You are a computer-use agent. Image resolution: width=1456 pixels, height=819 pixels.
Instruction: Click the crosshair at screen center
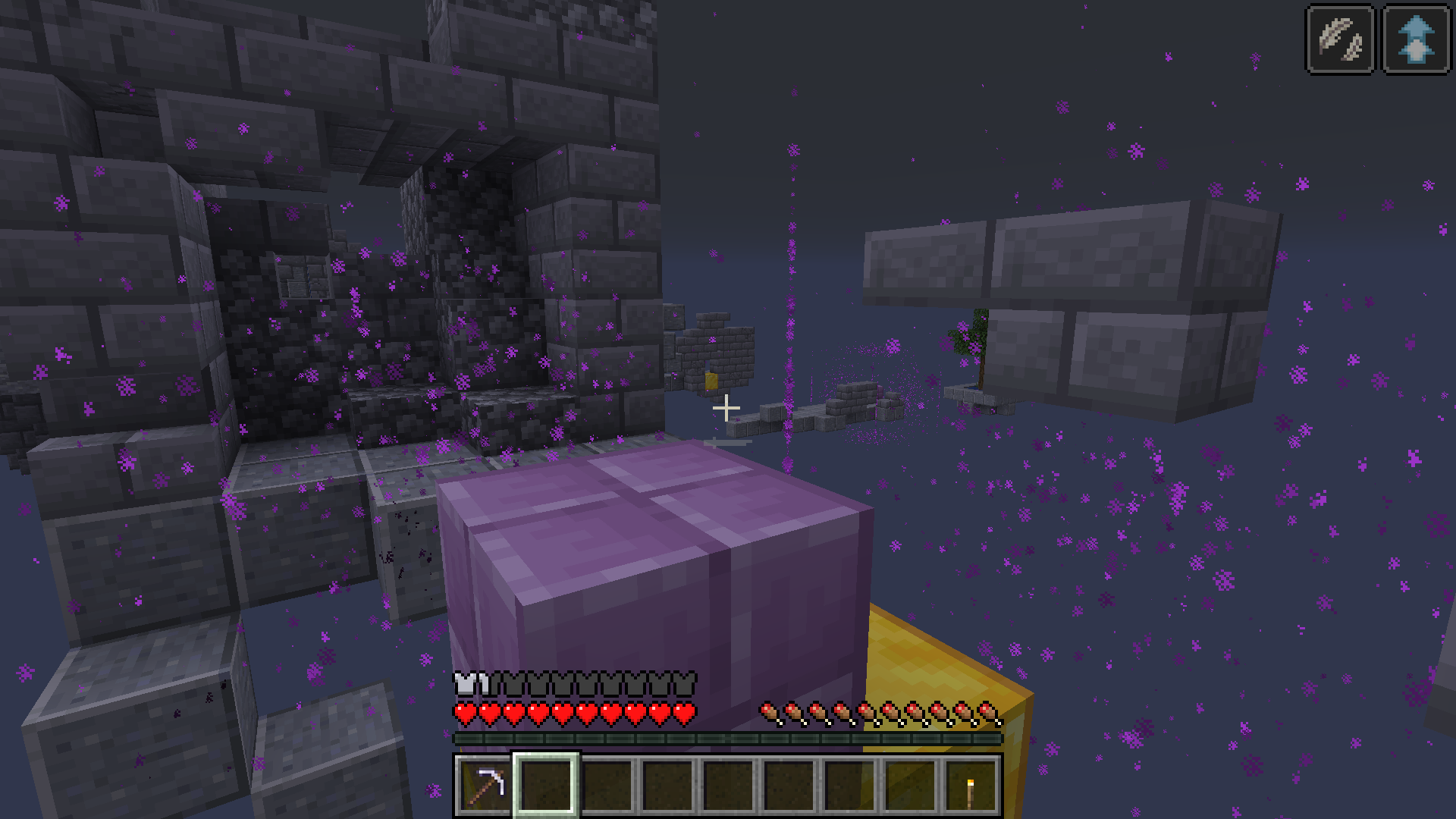[727, 408]
